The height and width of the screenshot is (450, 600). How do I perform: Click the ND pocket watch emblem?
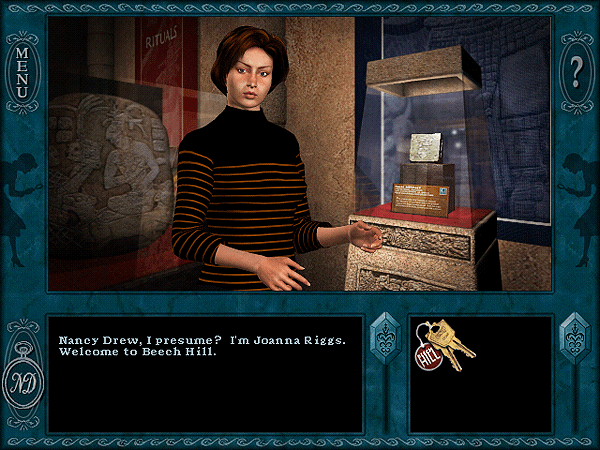pos(22,380)
